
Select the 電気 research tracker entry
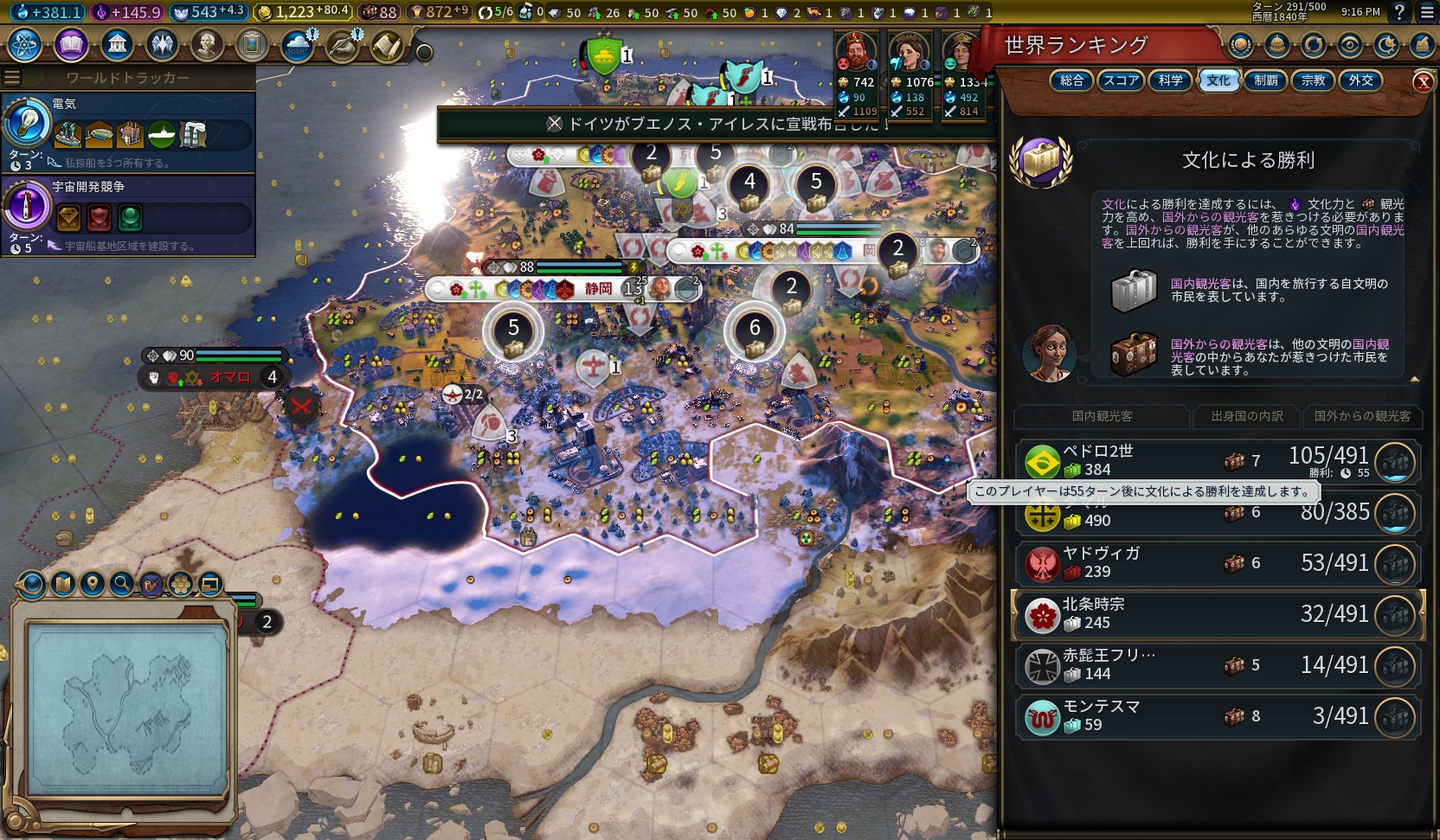click(130, 131)
